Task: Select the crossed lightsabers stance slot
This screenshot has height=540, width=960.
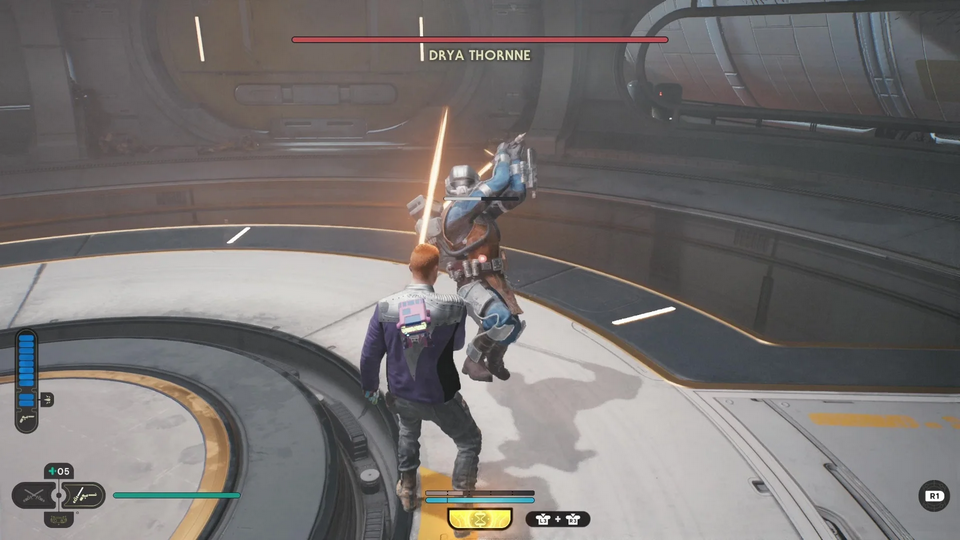Action: (33, 495)
